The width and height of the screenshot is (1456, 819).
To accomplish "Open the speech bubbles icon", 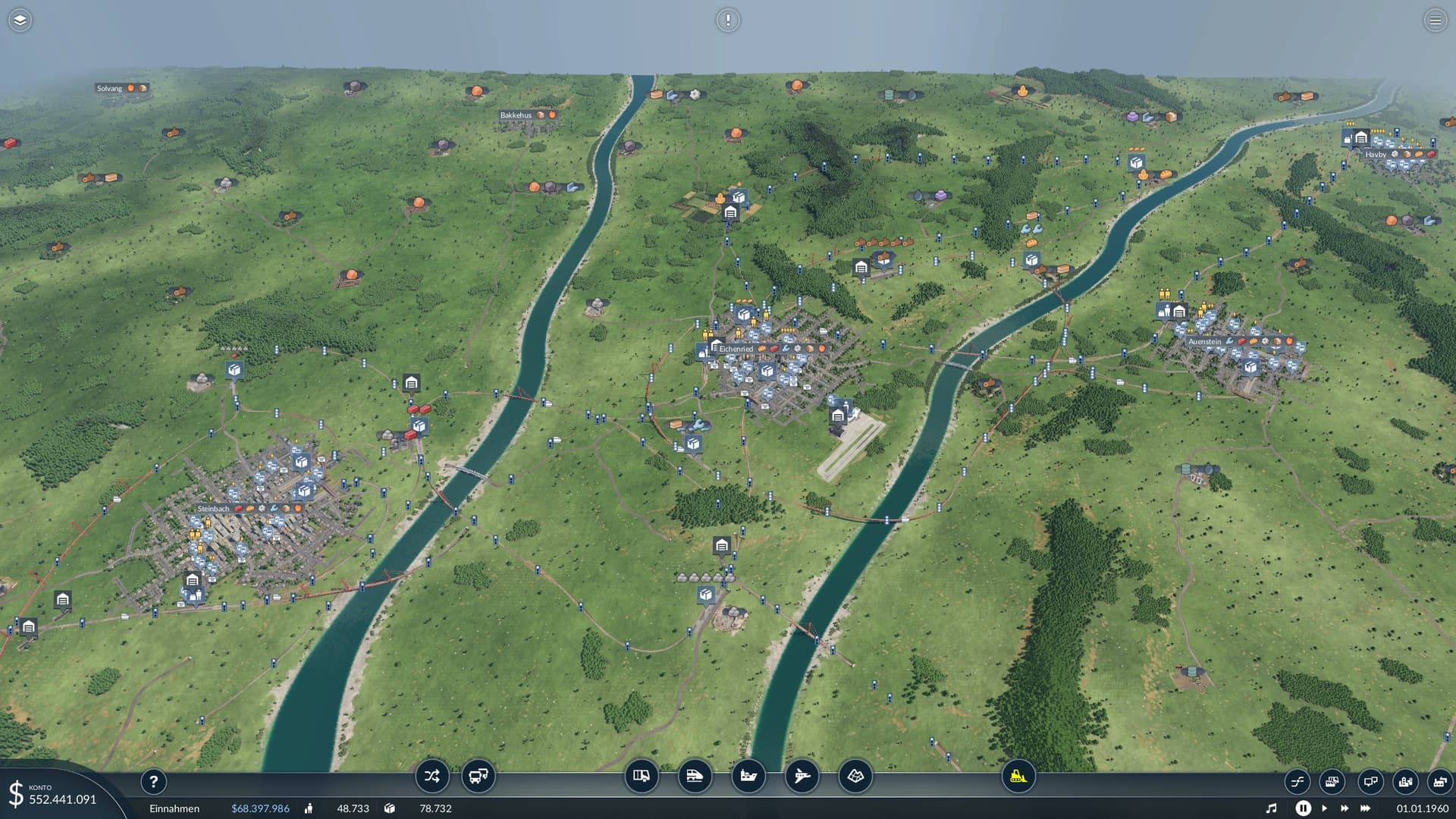I will click(1370, 782).
